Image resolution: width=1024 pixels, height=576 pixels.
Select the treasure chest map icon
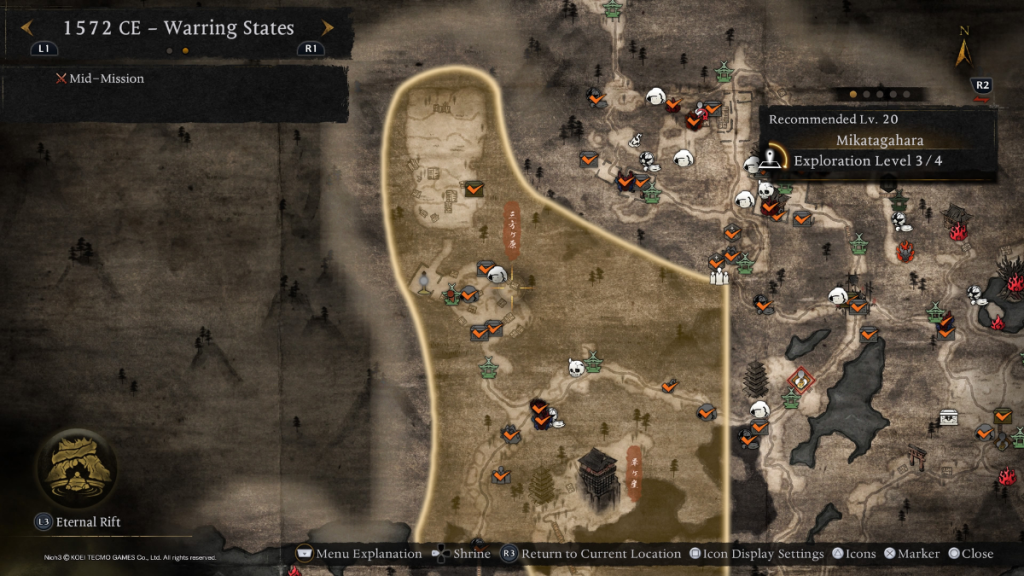(947, 417)
